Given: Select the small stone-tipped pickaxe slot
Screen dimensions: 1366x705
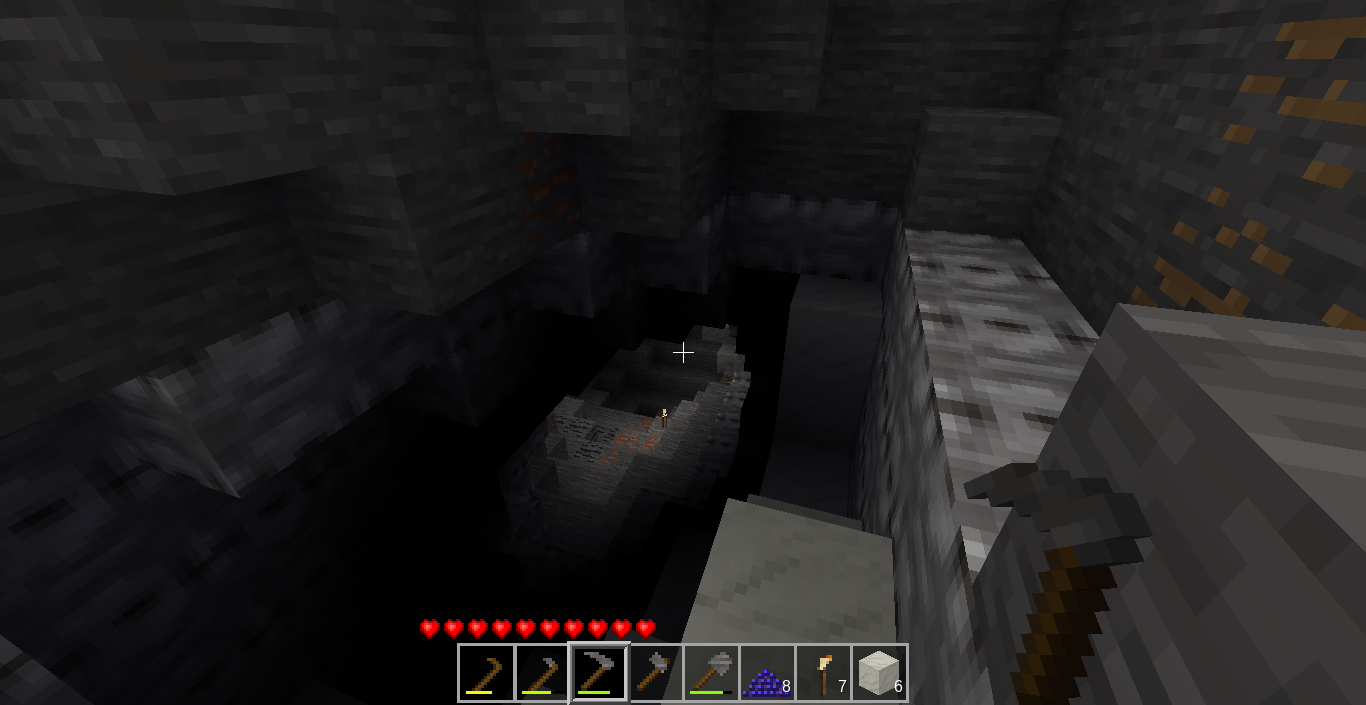Looking at the screenshot, I should pos(543,673).
